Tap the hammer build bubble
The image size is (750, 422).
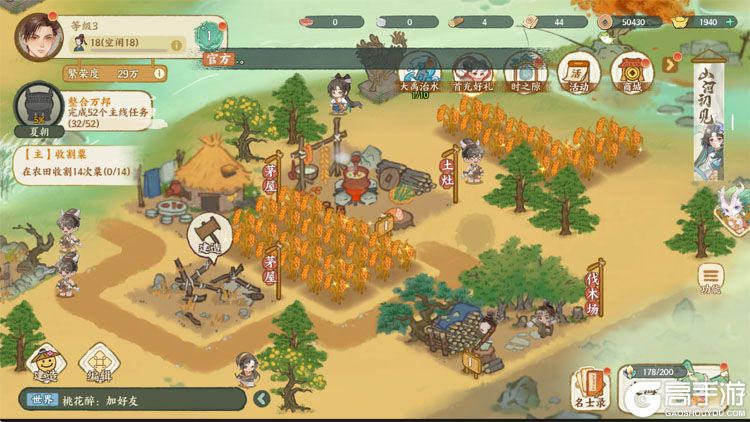tap(210, 235)
